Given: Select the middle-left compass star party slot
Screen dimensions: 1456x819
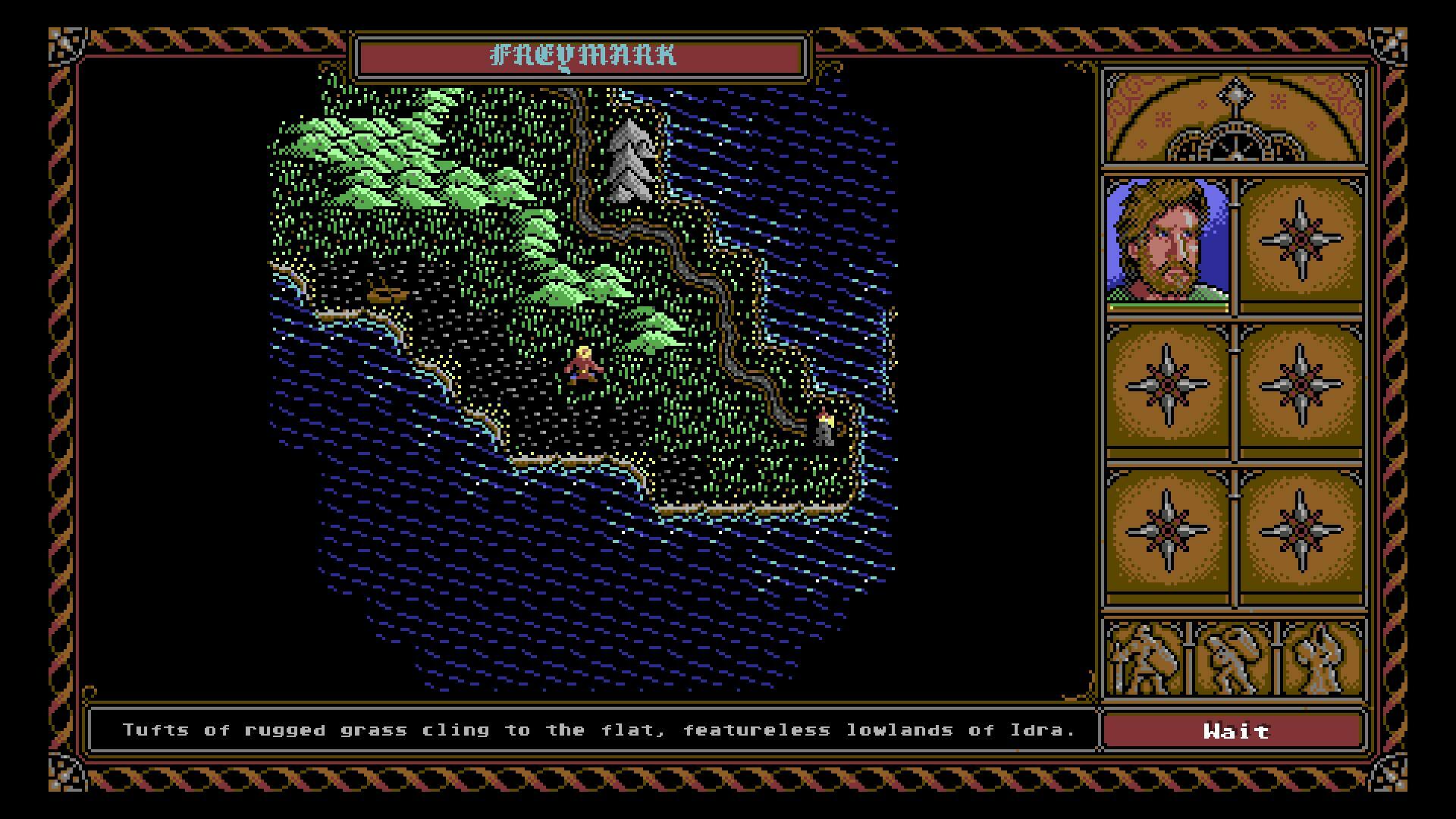Looking at the screenshot, I should point(1168,388).
